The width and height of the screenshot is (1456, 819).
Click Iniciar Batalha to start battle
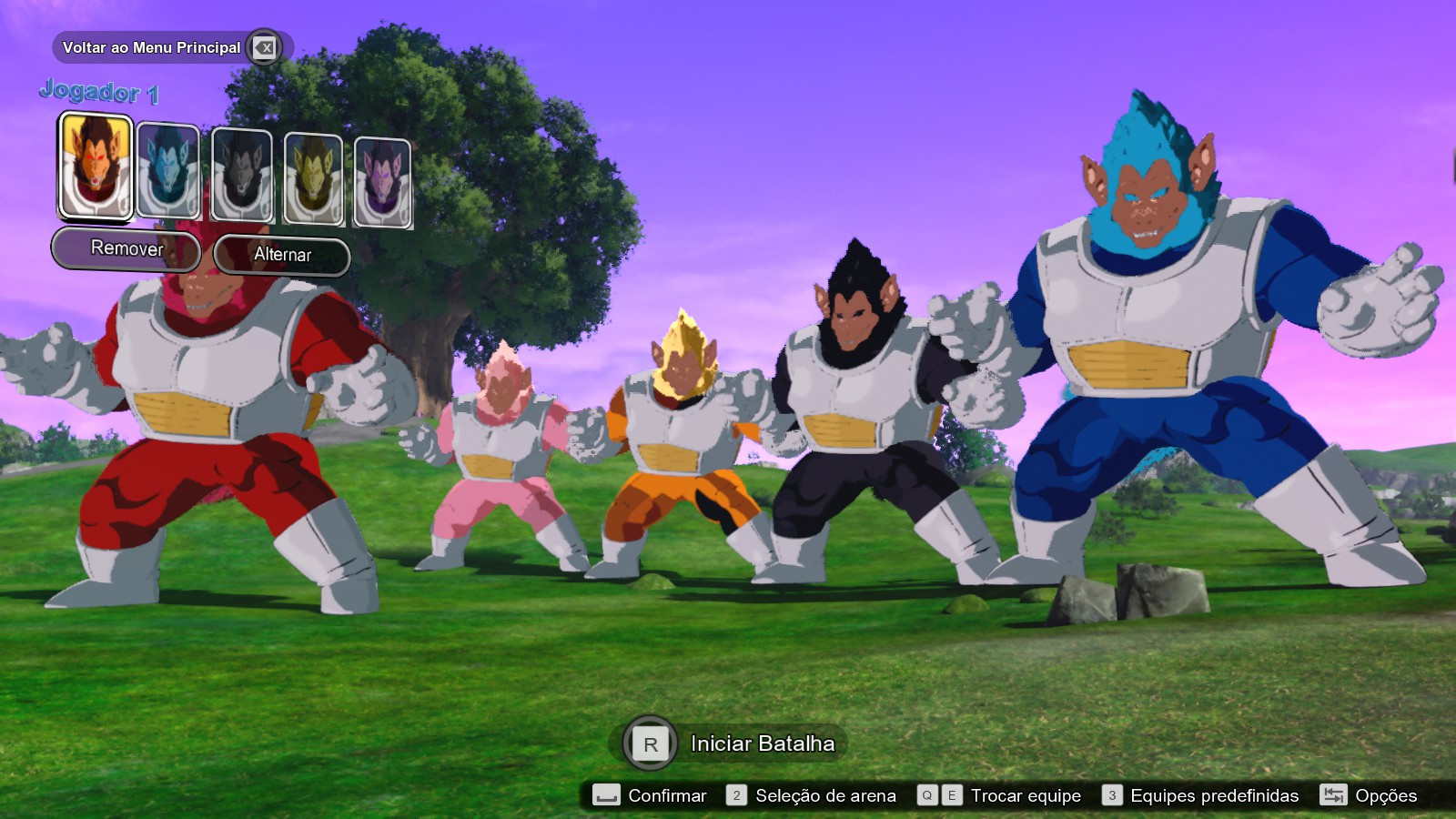[x=764, y=743]
